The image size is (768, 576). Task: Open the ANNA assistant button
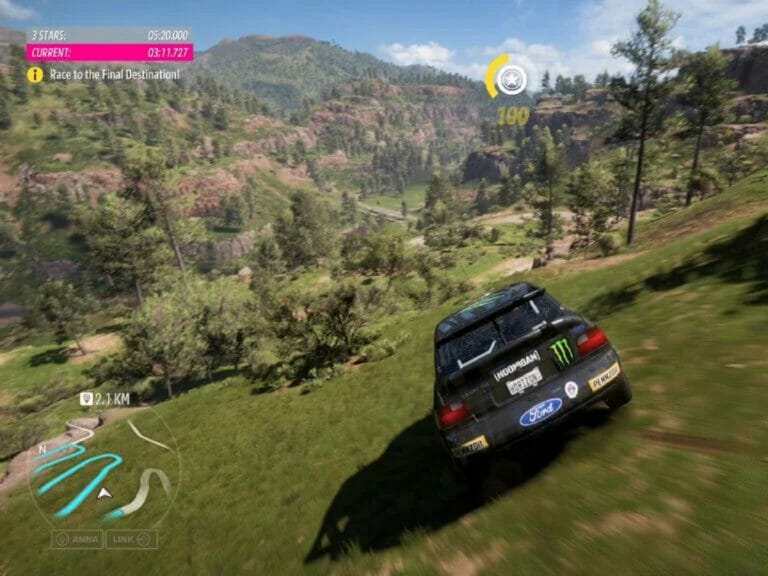(77, 539)
